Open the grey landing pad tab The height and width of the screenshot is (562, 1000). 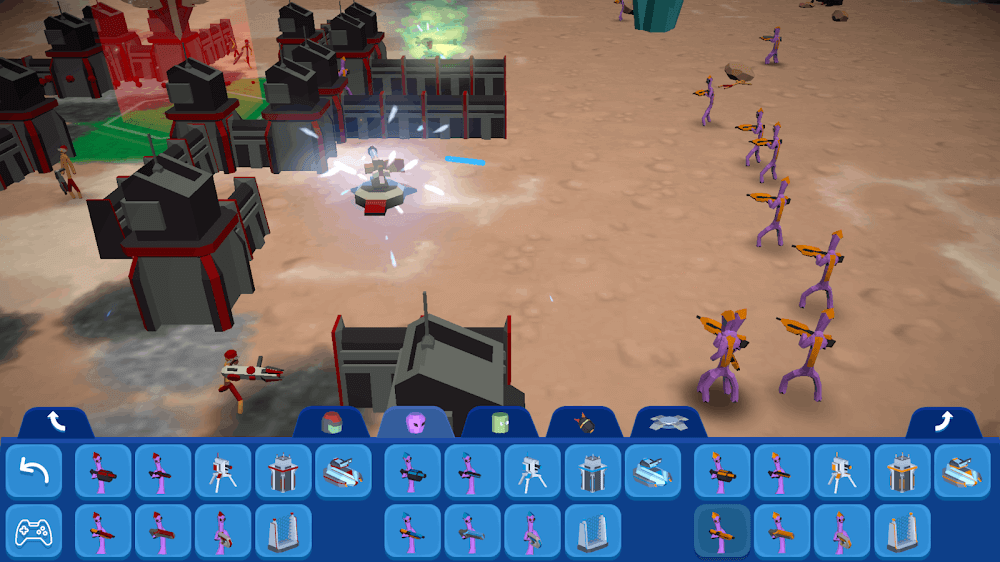669,423
